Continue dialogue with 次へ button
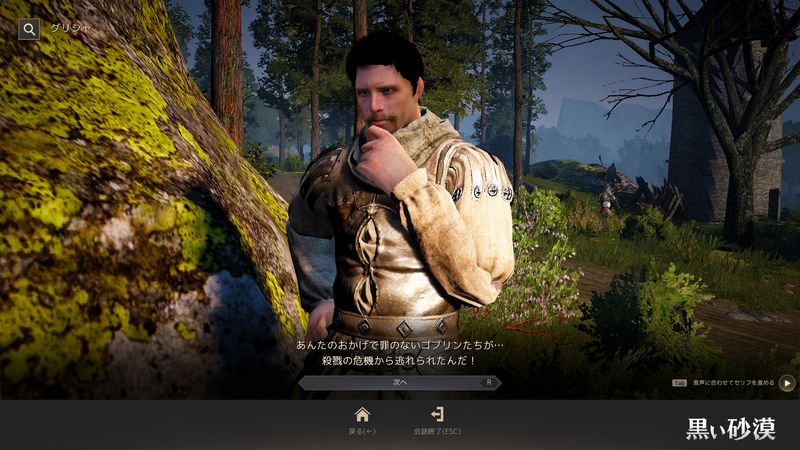Image resolution: width=800 pixels, height=450 pixels. [399, 382]
